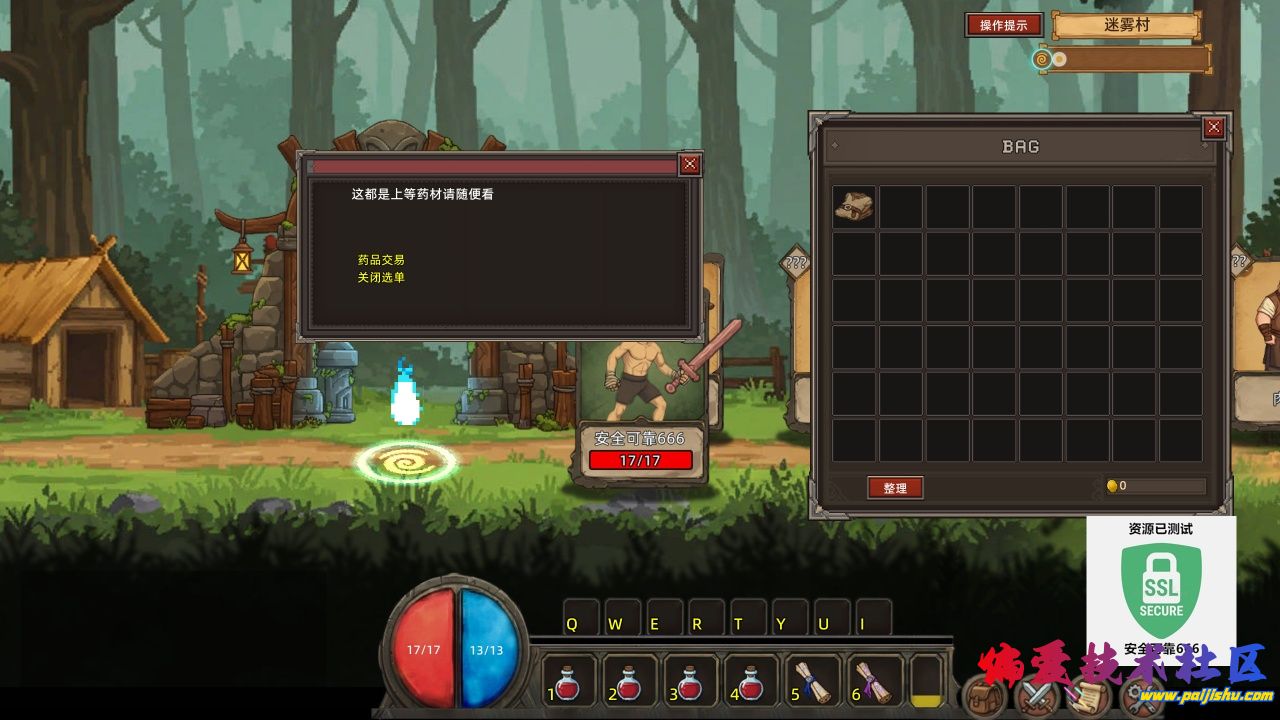Use the red potion in hotbar slot 4
The height and width of the screenshot is (720, 1280).
point(750,681)
